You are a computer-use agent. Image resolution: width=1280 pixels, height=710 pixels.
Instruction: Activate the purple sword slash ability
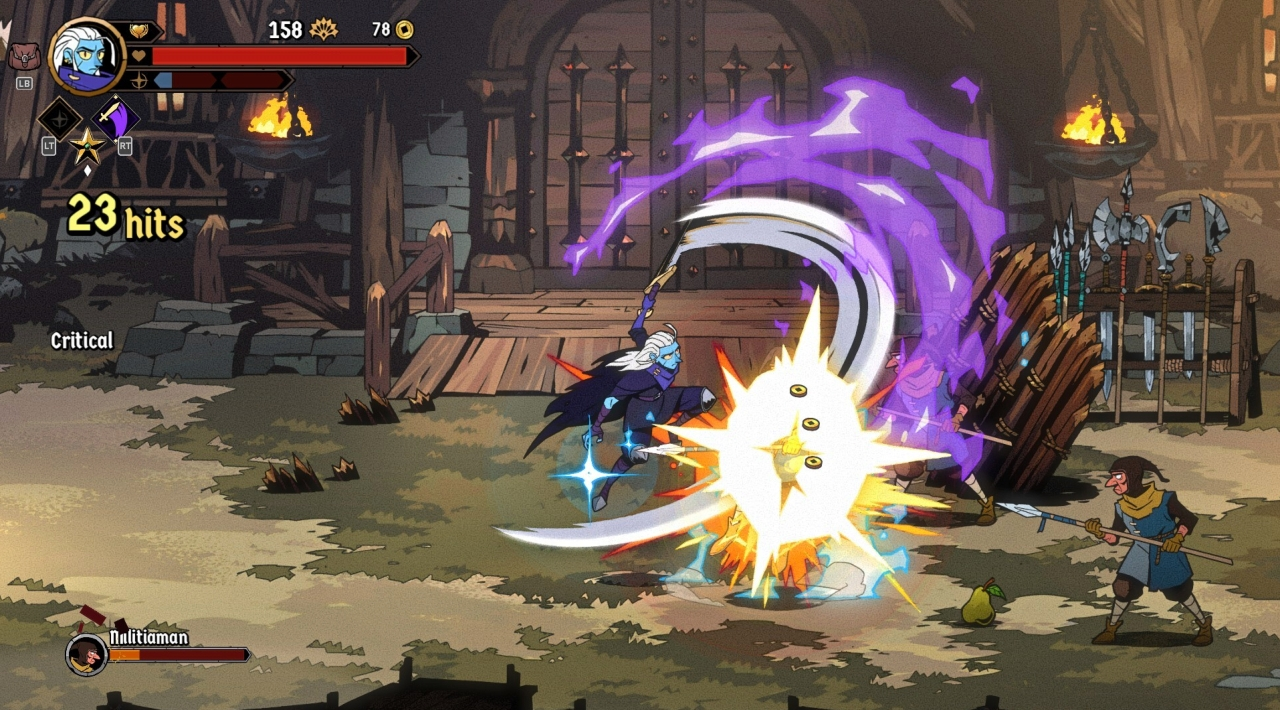point(116,119)
